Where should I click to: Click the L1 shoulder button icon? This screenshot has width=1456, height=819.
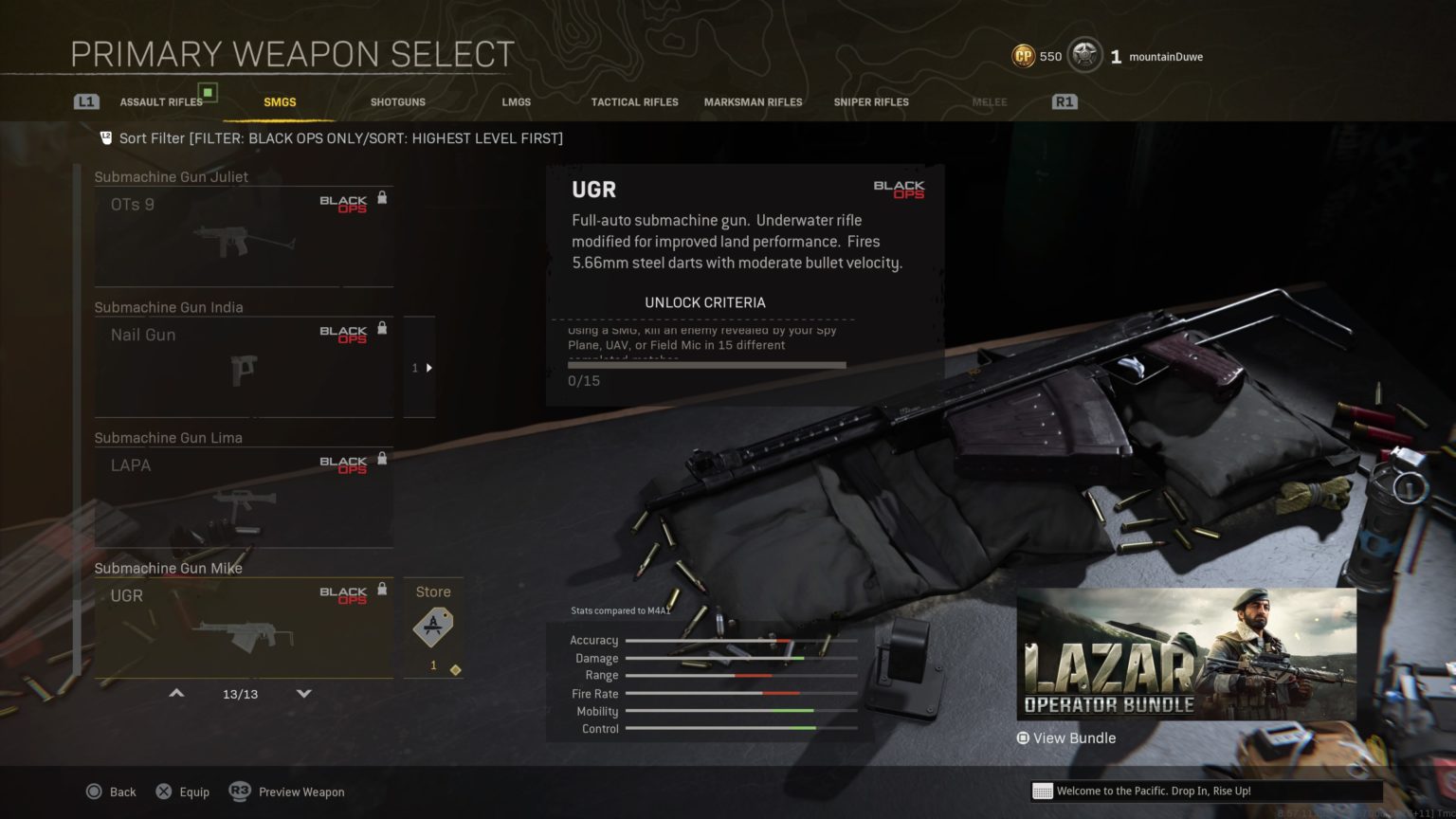(x=86, y=100)
